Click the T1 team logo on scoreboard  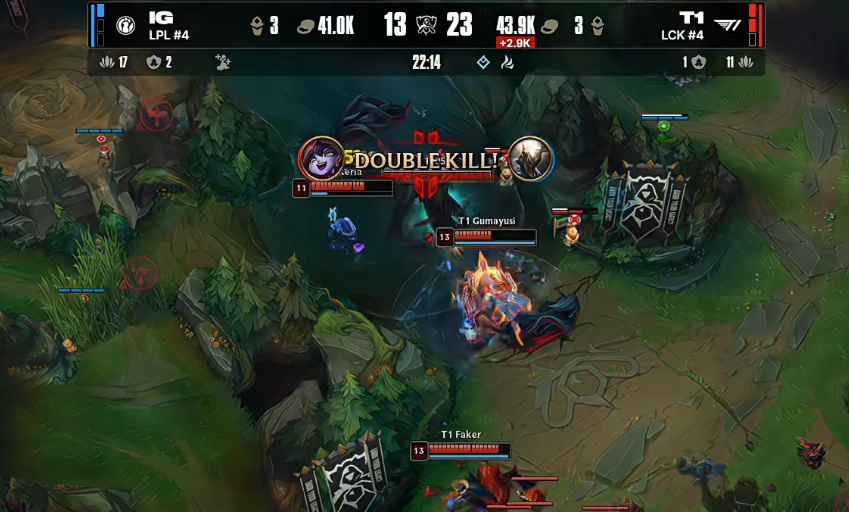[728, 25]
